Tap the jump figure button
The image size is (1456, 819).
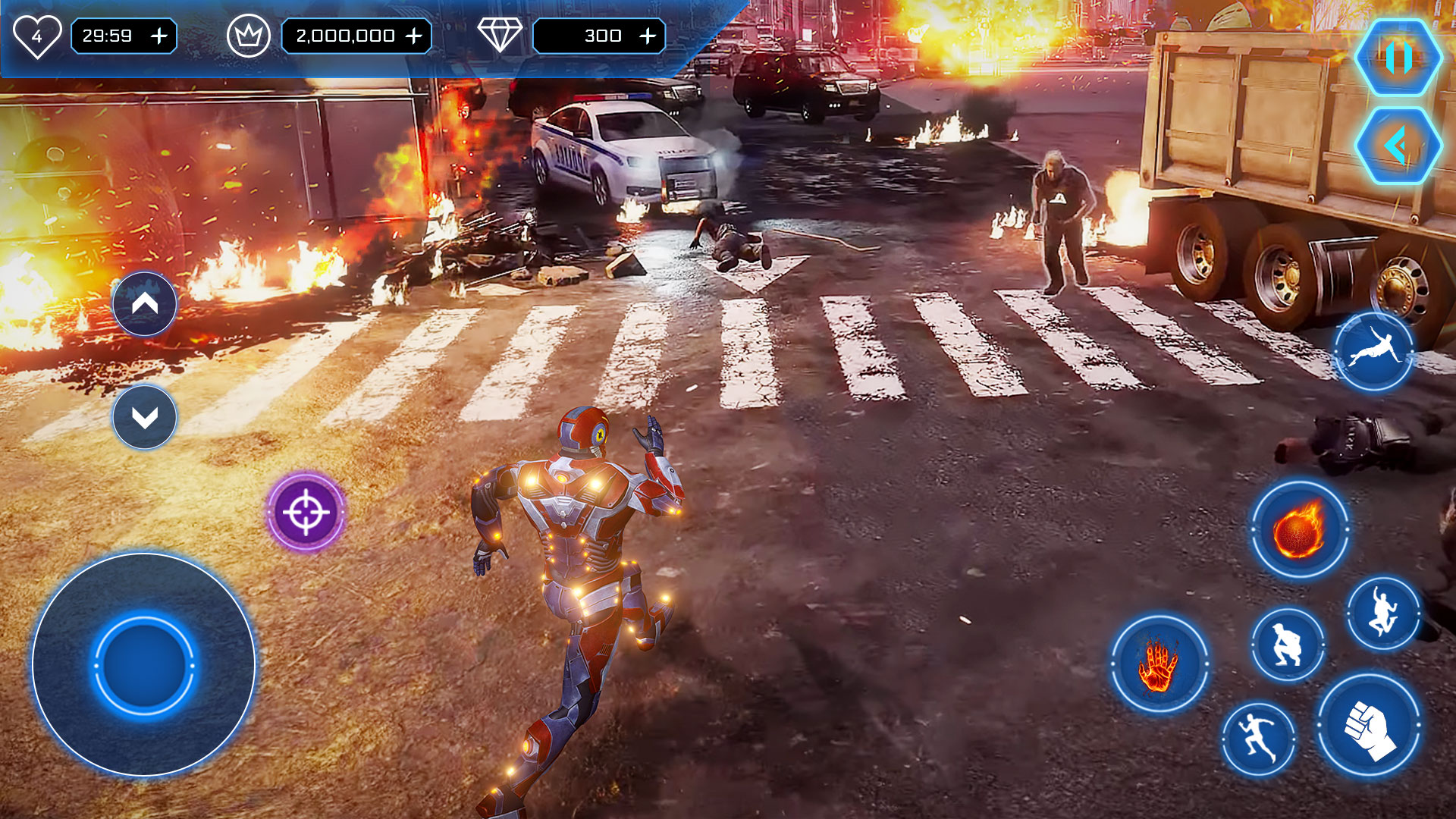(1382, 613)
